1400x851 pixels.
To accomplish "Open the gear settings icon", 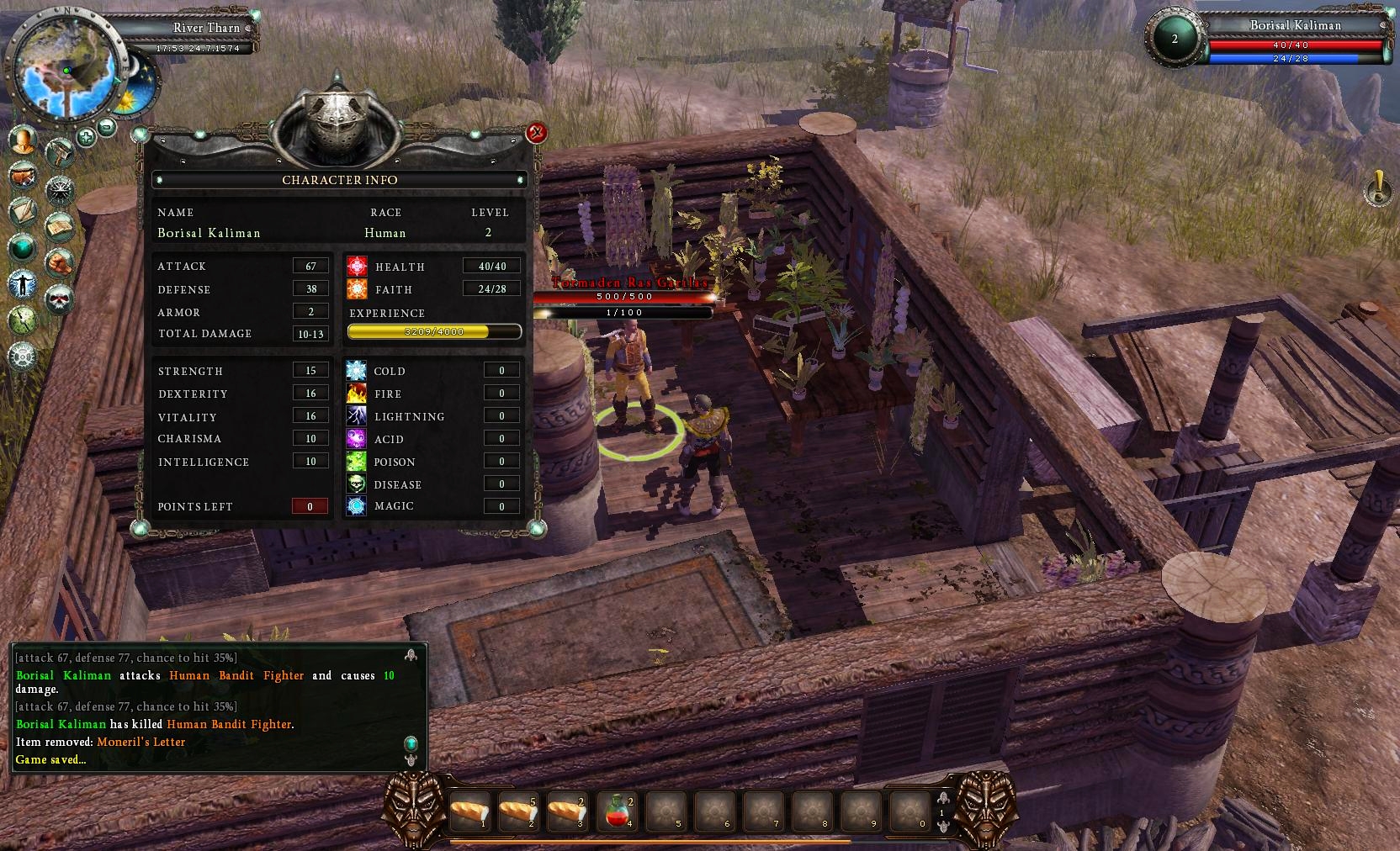I will pyautogui.click(x=23, y=356).
